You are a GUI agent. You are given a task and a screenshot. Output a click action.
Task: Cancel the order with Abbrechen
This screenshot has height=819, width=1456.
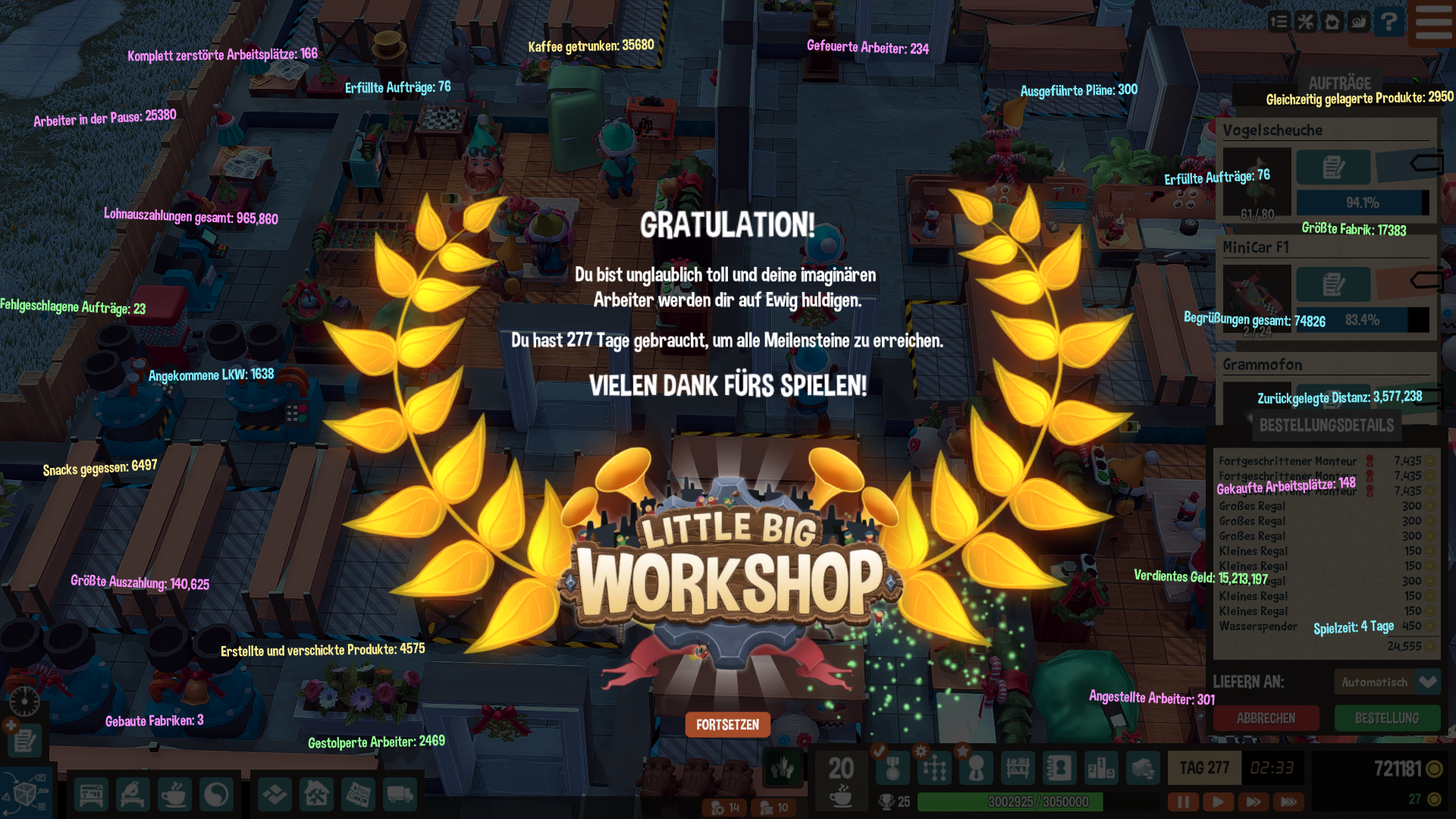1266,718
